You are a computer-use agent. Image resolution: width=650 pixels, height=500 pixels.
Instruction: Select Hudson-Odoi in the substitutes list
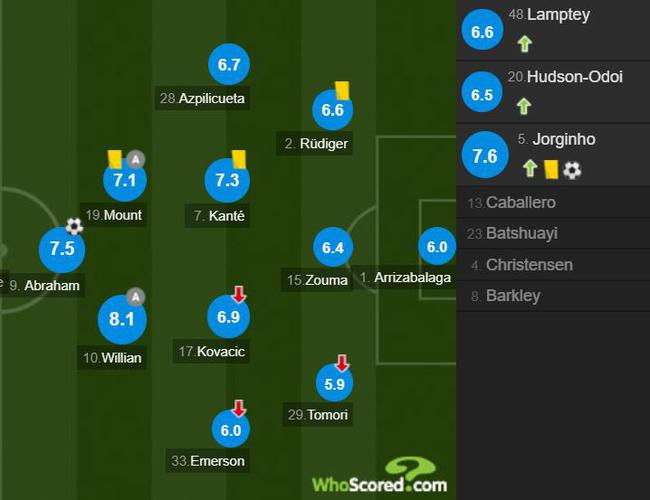553,91
